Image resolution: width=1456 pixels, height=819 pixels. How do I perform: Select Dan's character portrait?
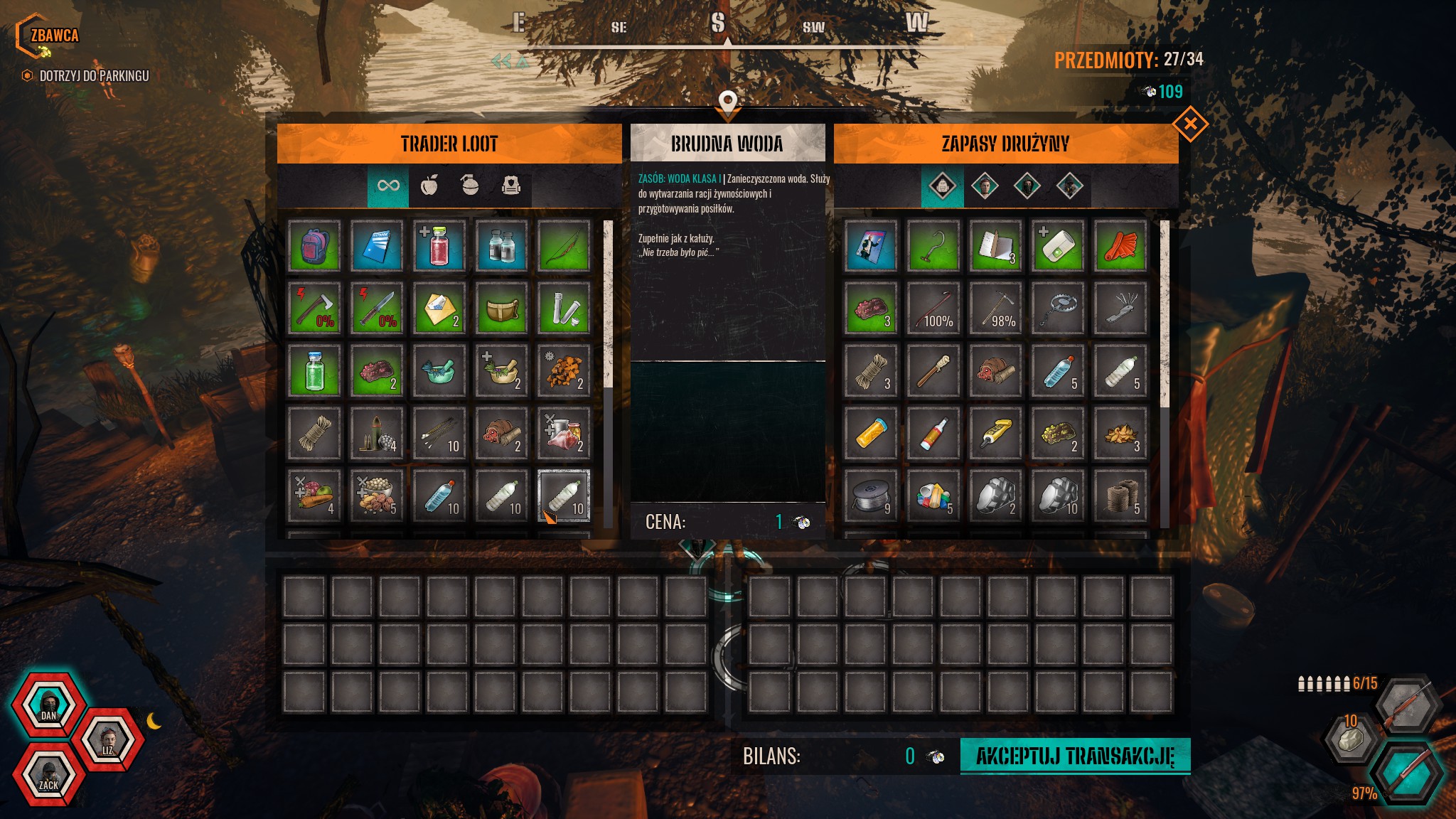click(48, 705)
